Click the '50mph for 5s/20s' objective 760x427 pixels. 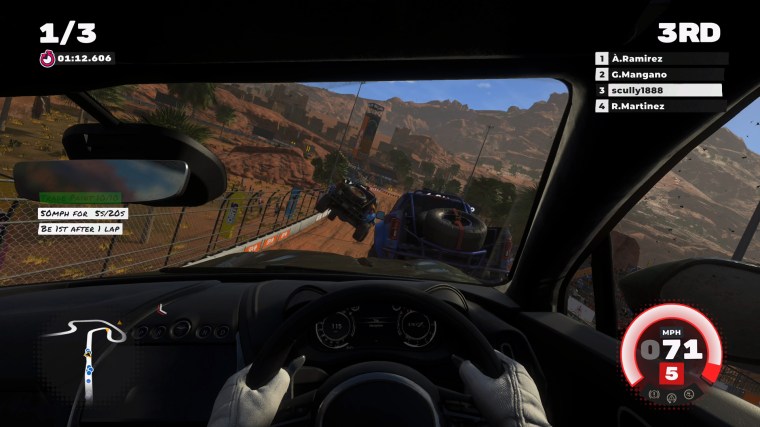[x=83, y=214]
